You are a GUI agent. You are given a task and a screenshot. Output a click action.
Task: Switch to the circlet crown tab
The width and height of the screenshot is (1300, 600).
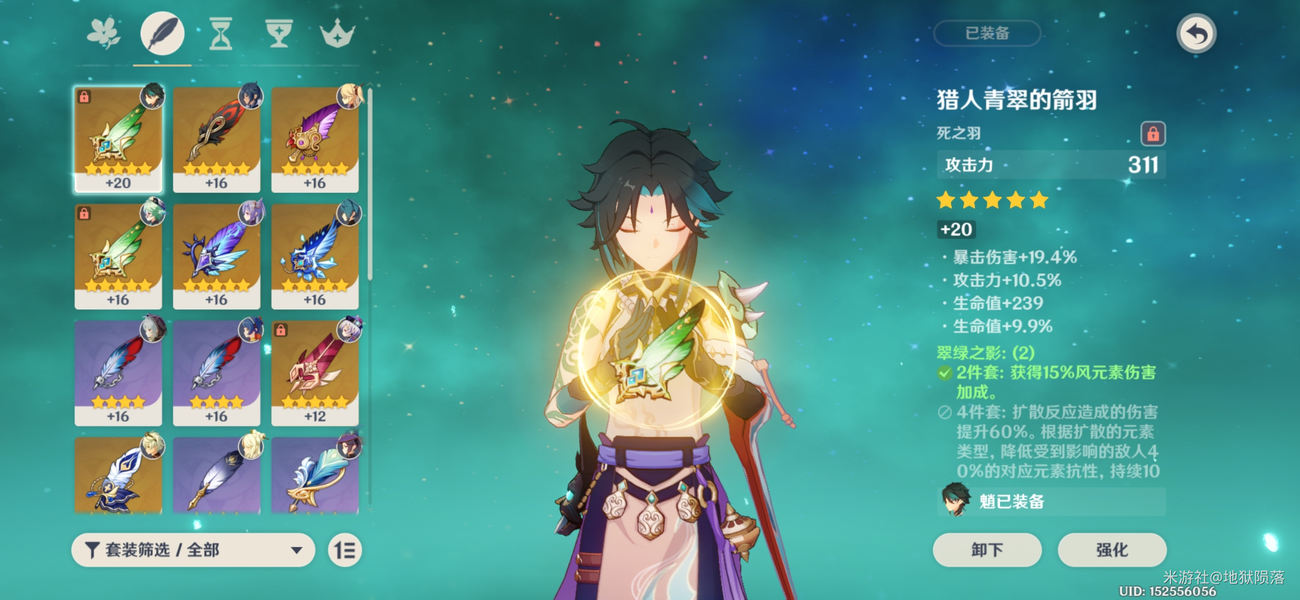337,35
